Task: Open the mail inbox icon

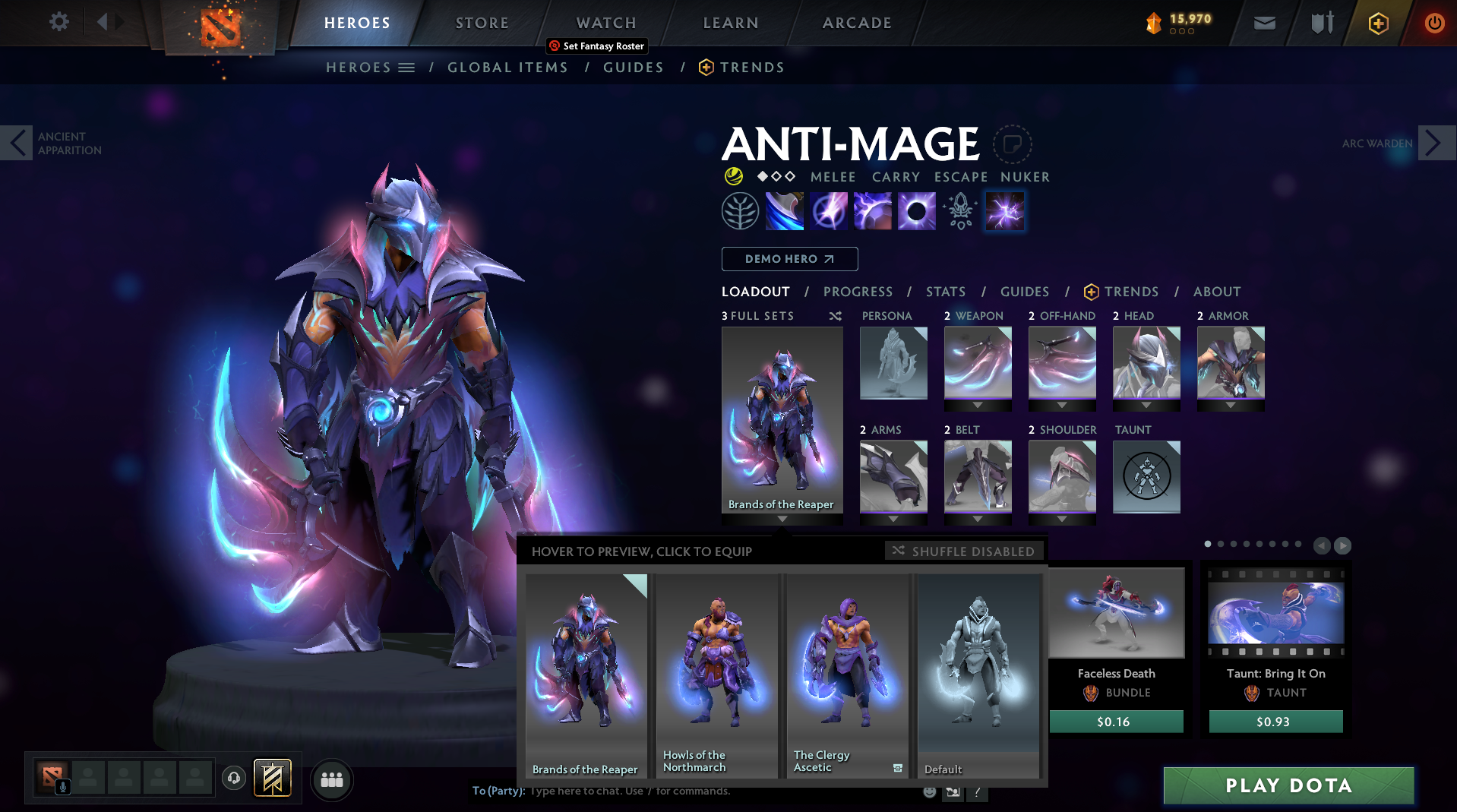Action: (1263, 23)
